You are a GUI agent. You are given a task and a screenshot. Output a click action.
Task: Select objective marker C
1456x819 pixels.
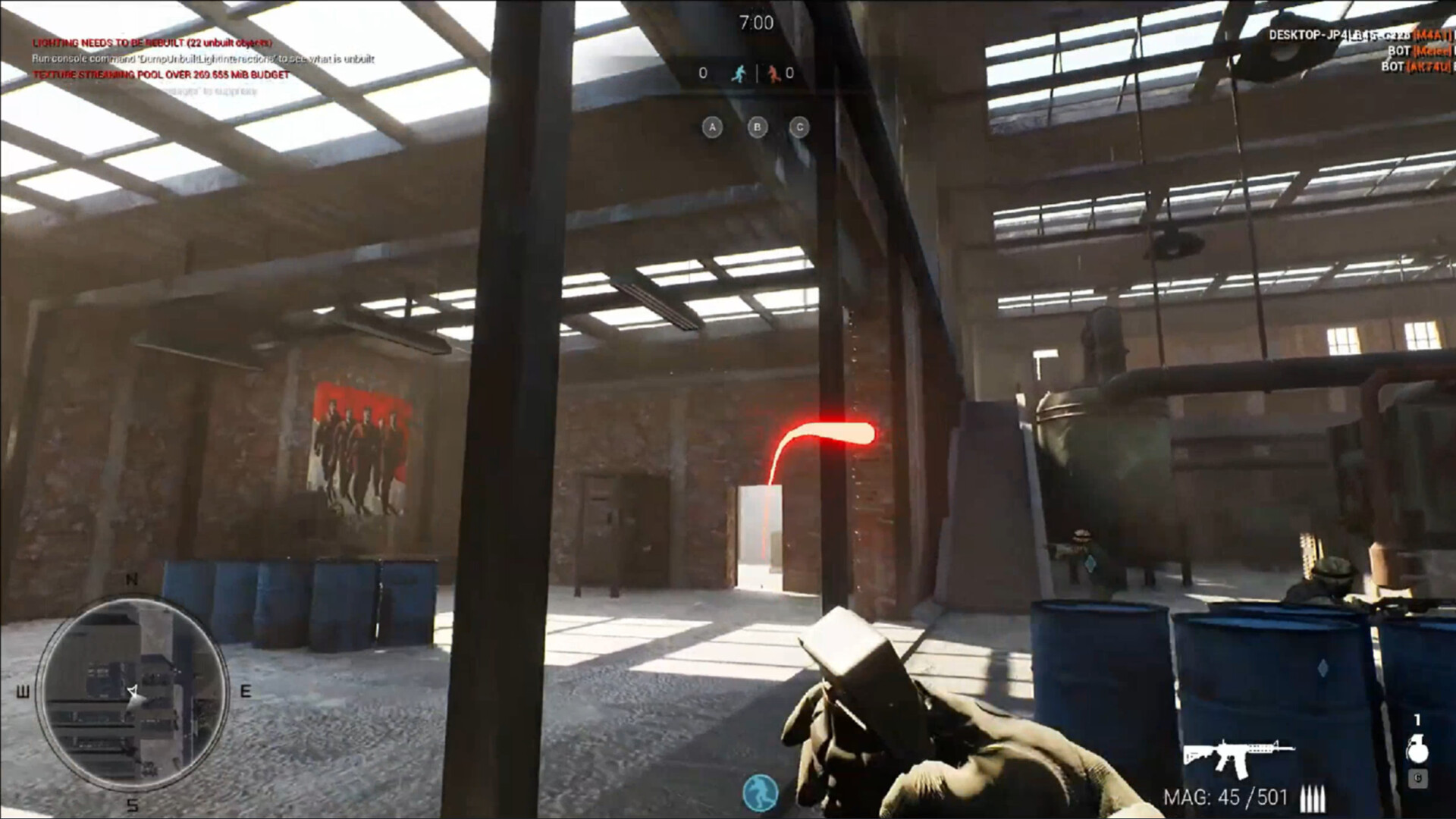(x=799, y=127)
